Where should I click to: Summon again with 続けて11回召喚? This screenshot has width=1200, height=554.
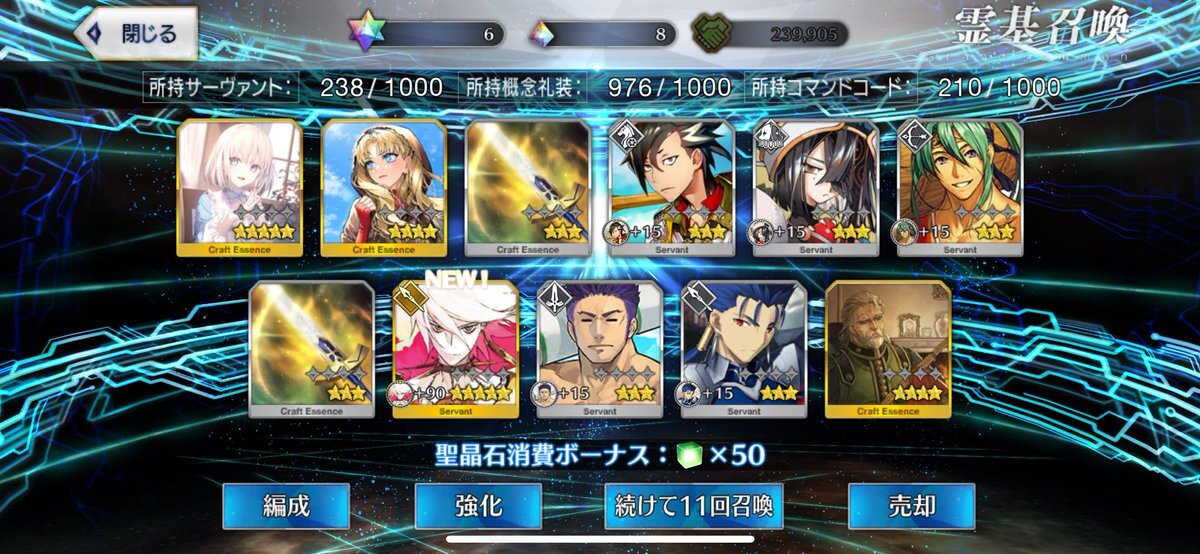pos(693,506)
